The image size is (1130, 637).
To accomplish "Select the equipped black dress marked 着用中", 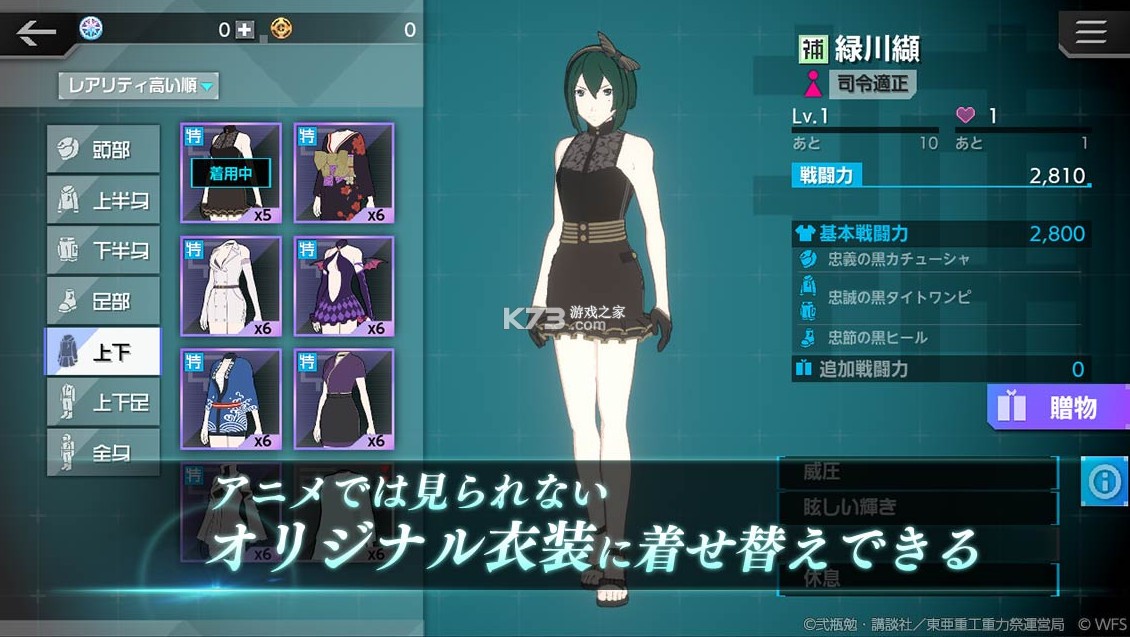I will 231,173.
